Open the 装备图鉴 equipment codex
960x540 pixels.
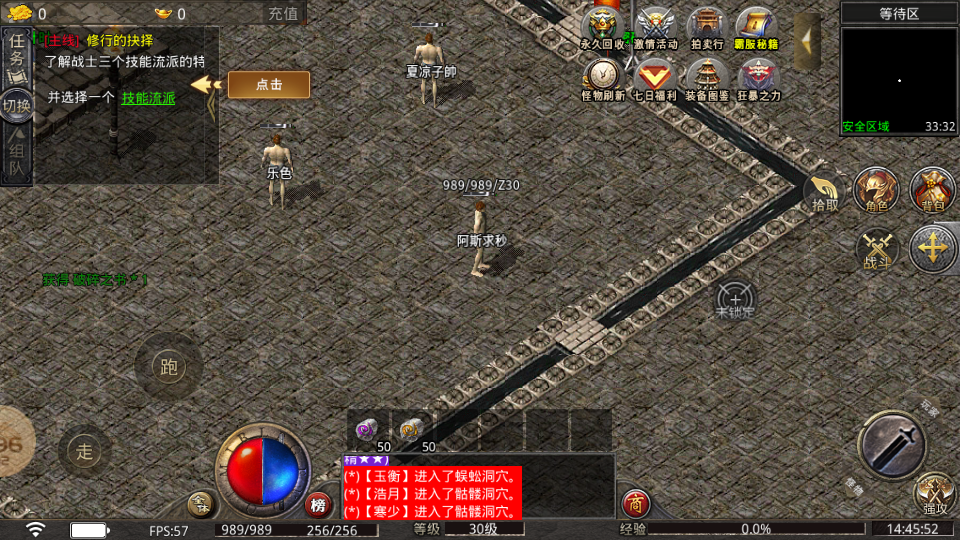point(706,78)
